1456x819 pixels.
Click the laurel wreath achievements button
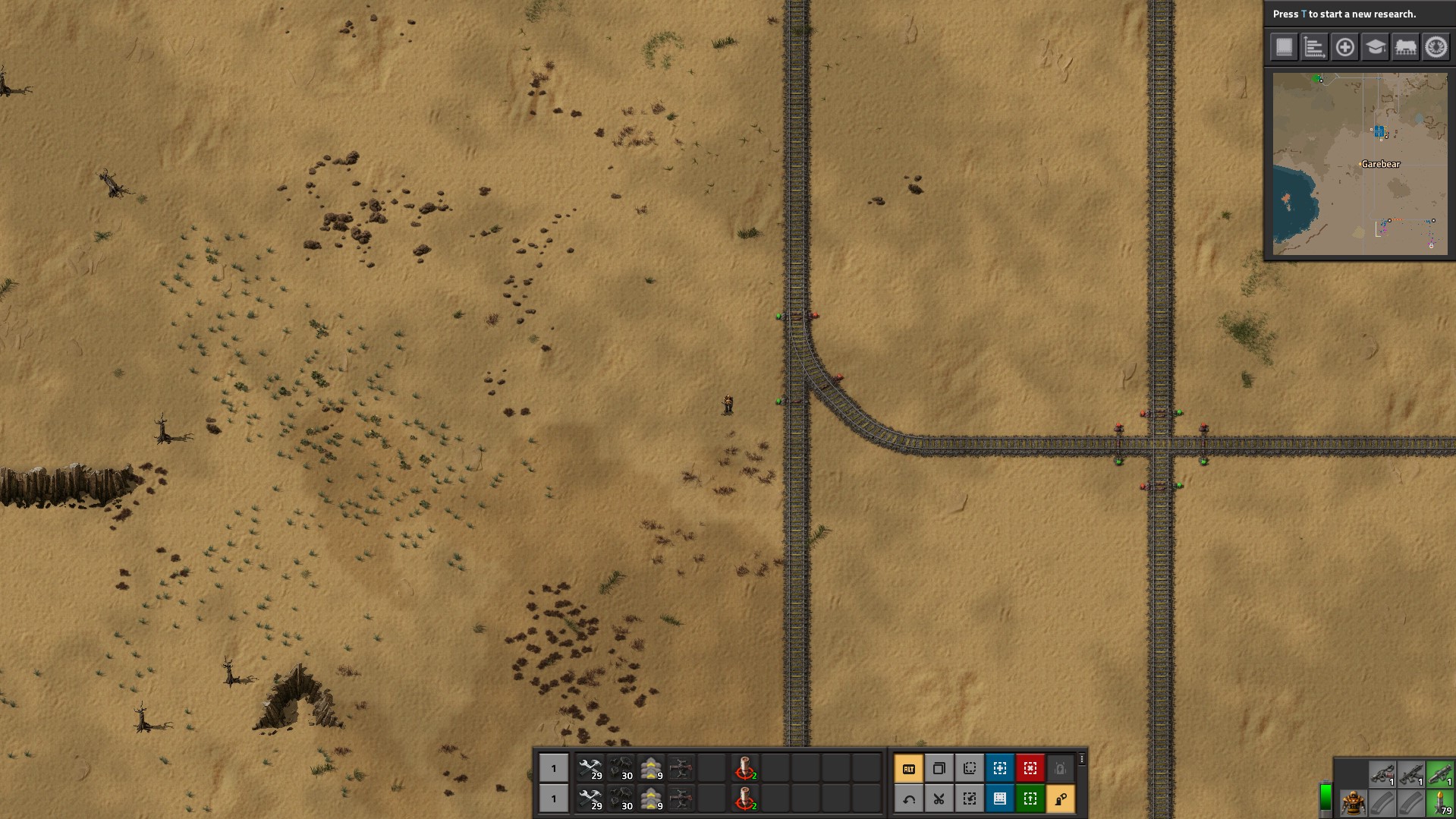click(1436, 47)
